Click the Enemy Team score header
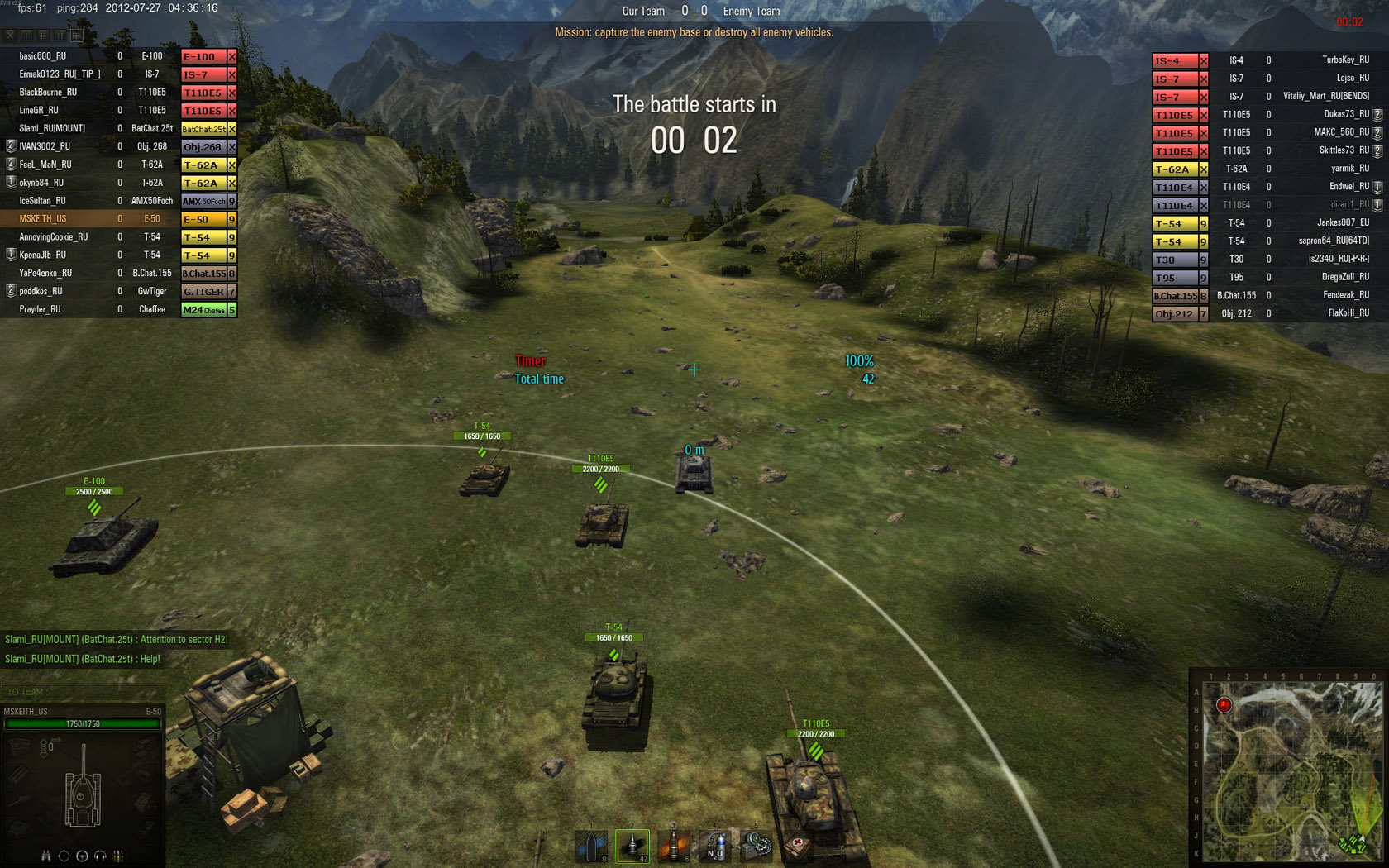This screenshot has width=1389, height=868. click(x=751, y=11)
